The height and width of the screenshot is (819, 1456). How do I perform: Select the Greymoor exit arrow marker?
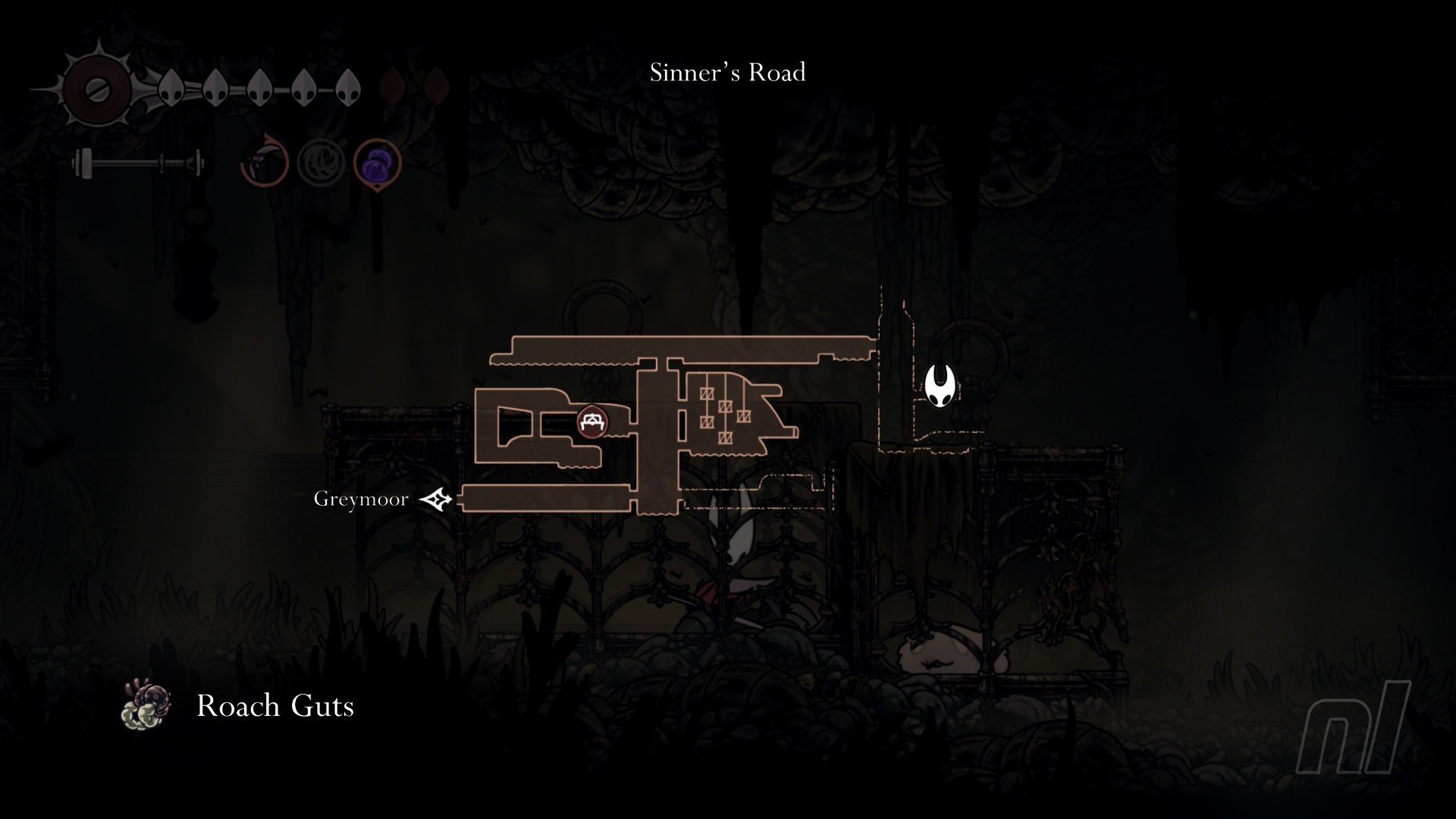(x=437, y=499)
